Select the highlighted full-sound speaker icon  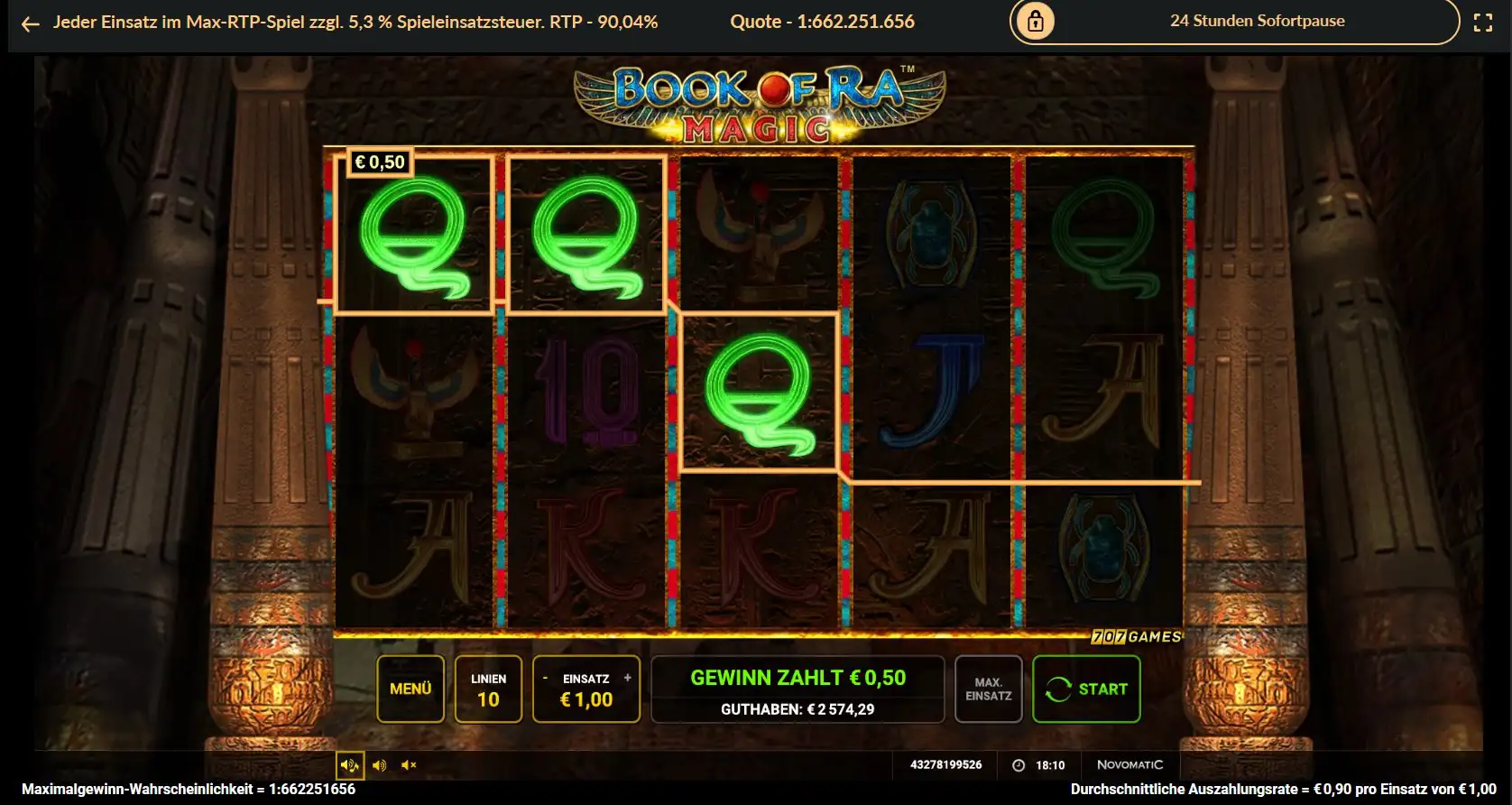pos(350,764)
